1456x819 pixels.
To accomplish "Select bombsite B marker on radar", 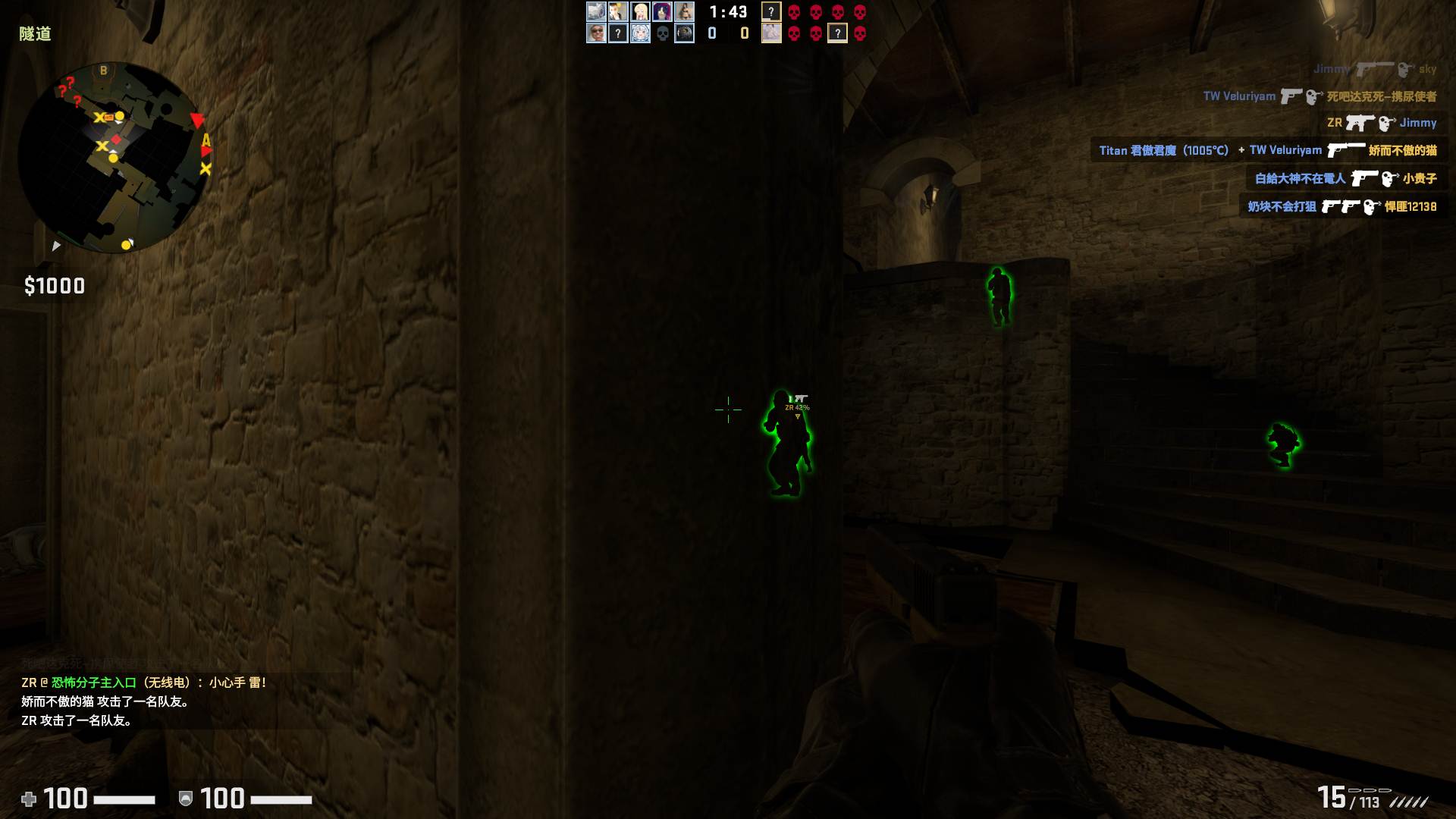I will pos(104,71).
